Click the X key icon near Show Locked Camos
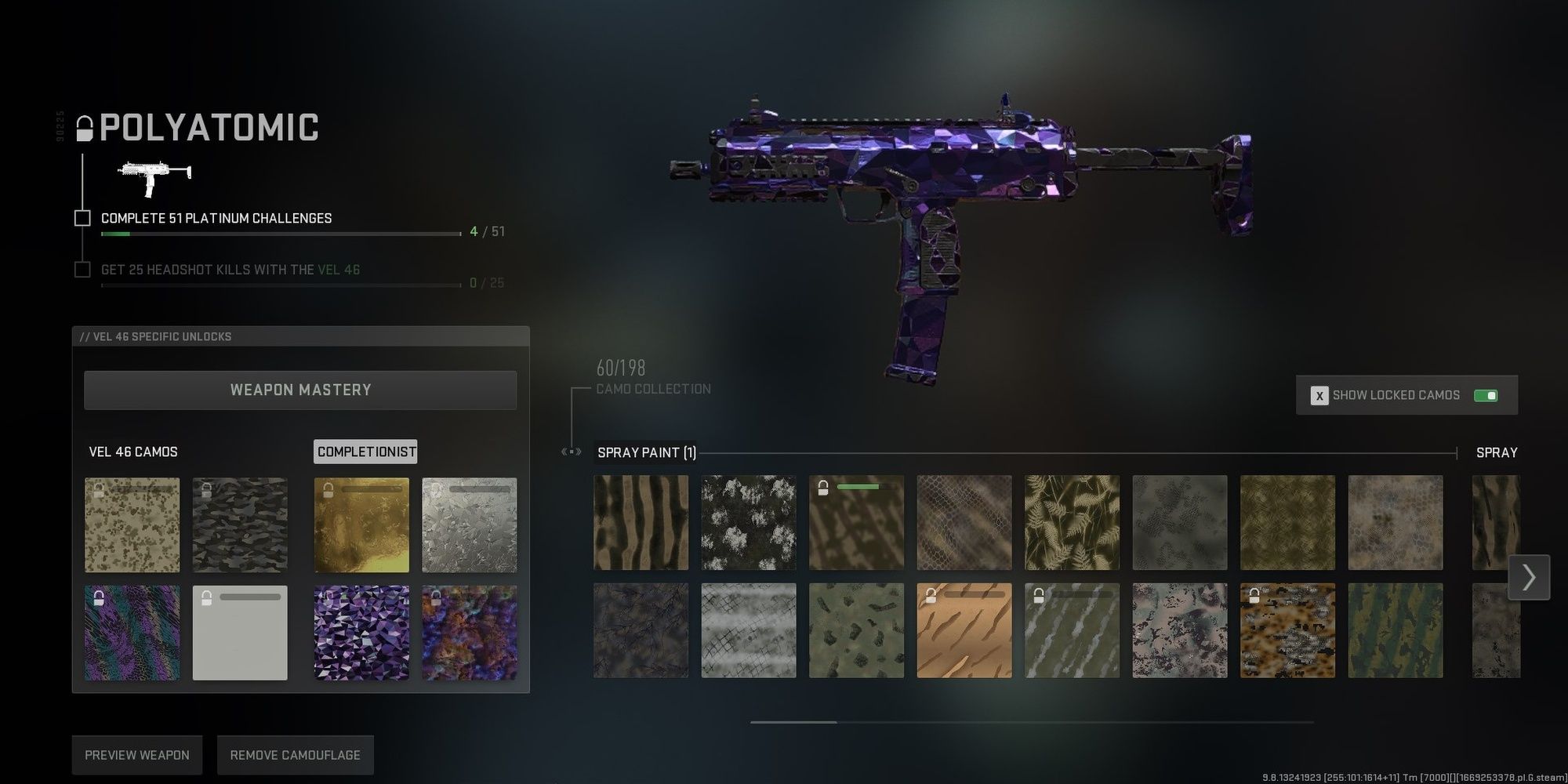The width and height of the screenshot is (1568, 784). [x=1319, y=395]
